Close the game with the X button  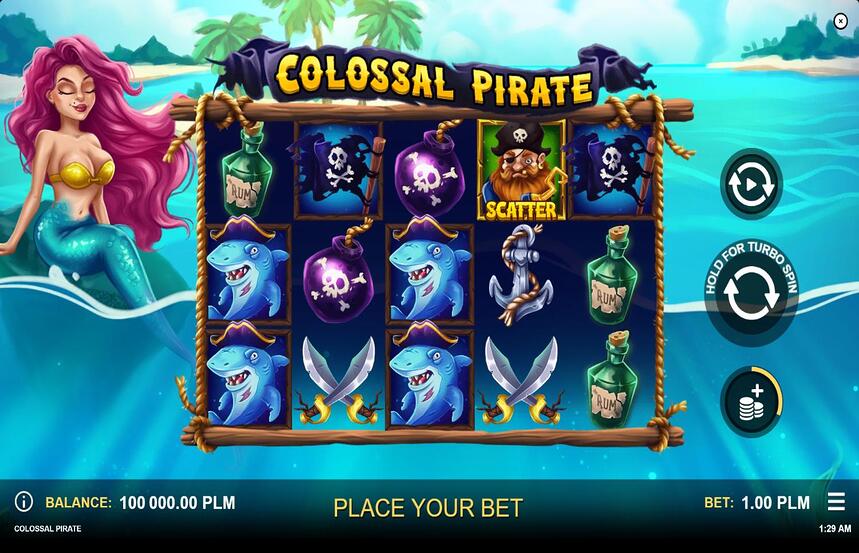coord(840,21)
